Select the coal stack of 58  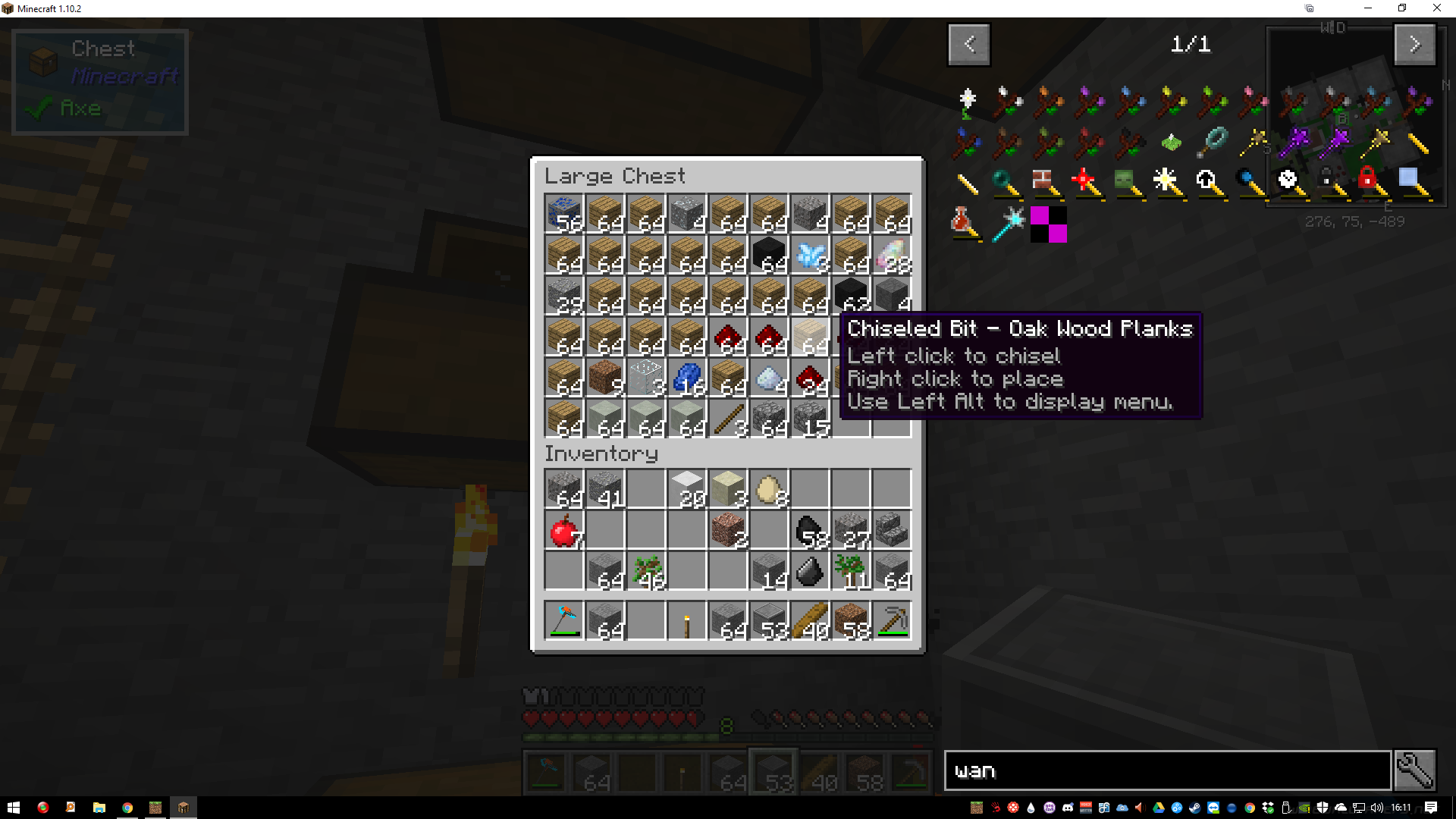pos(810,531)
